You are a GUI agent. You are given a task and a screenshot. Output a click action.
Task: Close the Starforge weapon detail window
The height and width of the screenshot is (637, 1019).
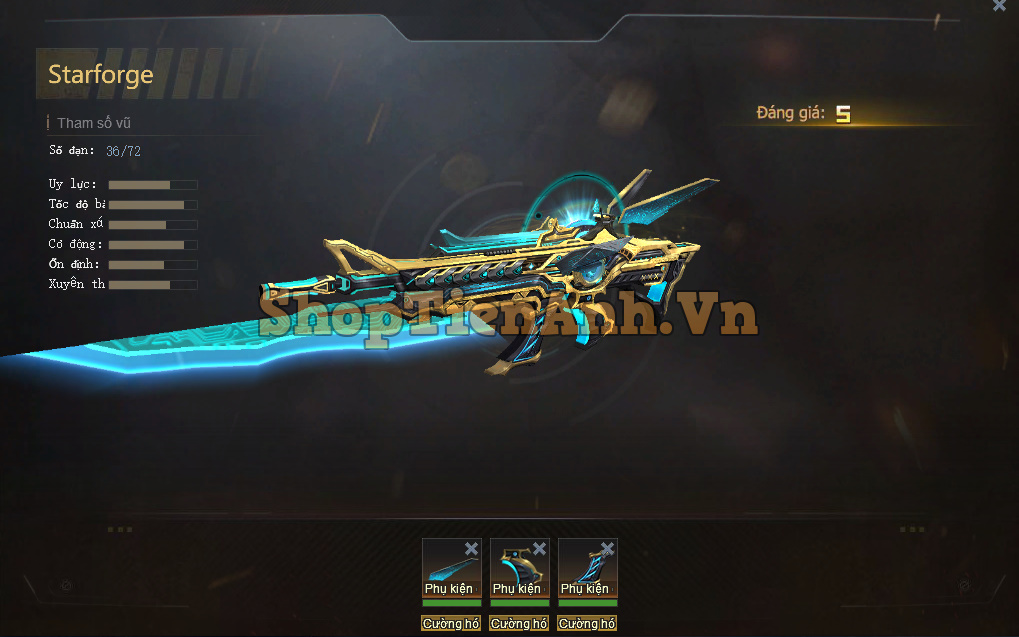pyautogui.click(x=998, y=6)
